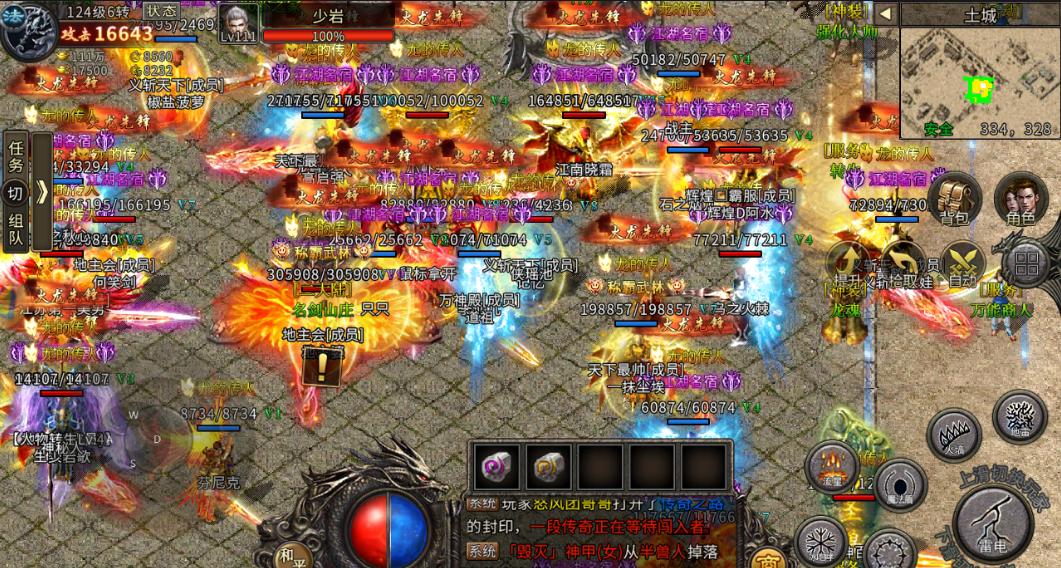1061x568 pixels.
Task: Select the 少岩 target portrait
Action: point(237,22)
